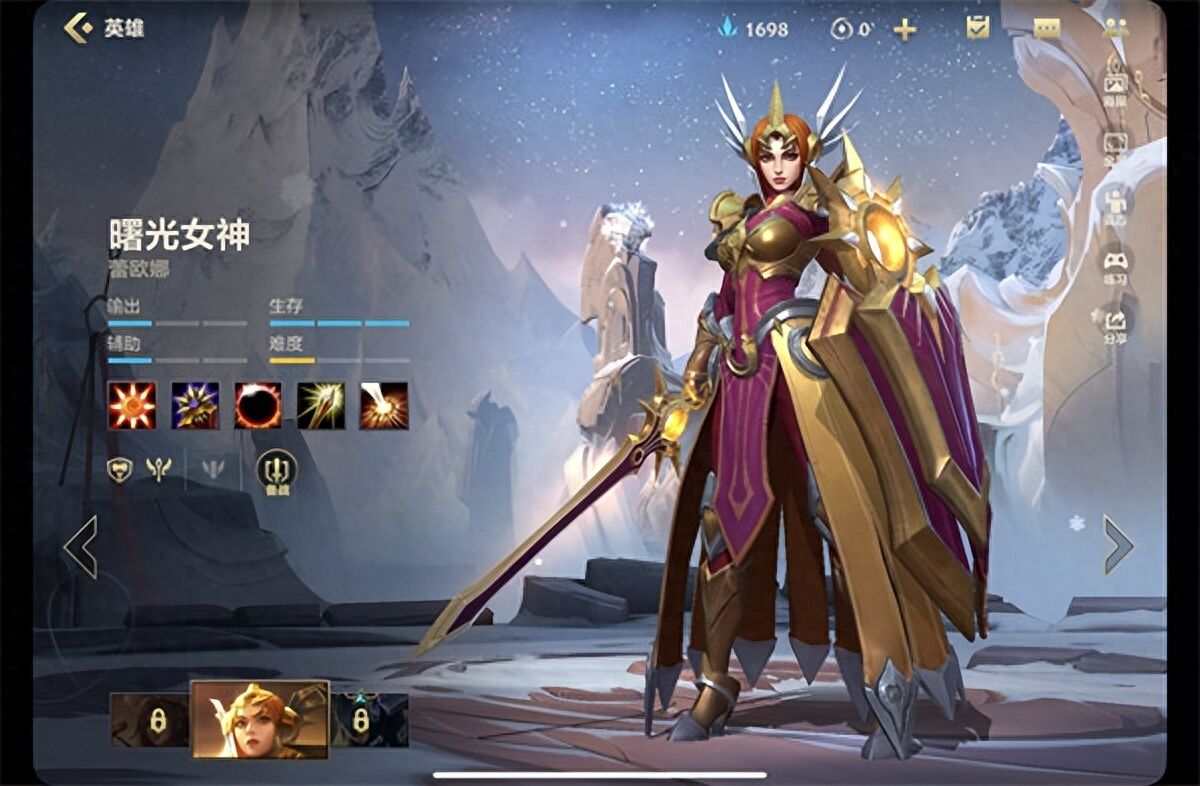Viewport: 1200px width, 786px height.
Task: Click the 分享 share button
Action: click(x=1115, y=323)
